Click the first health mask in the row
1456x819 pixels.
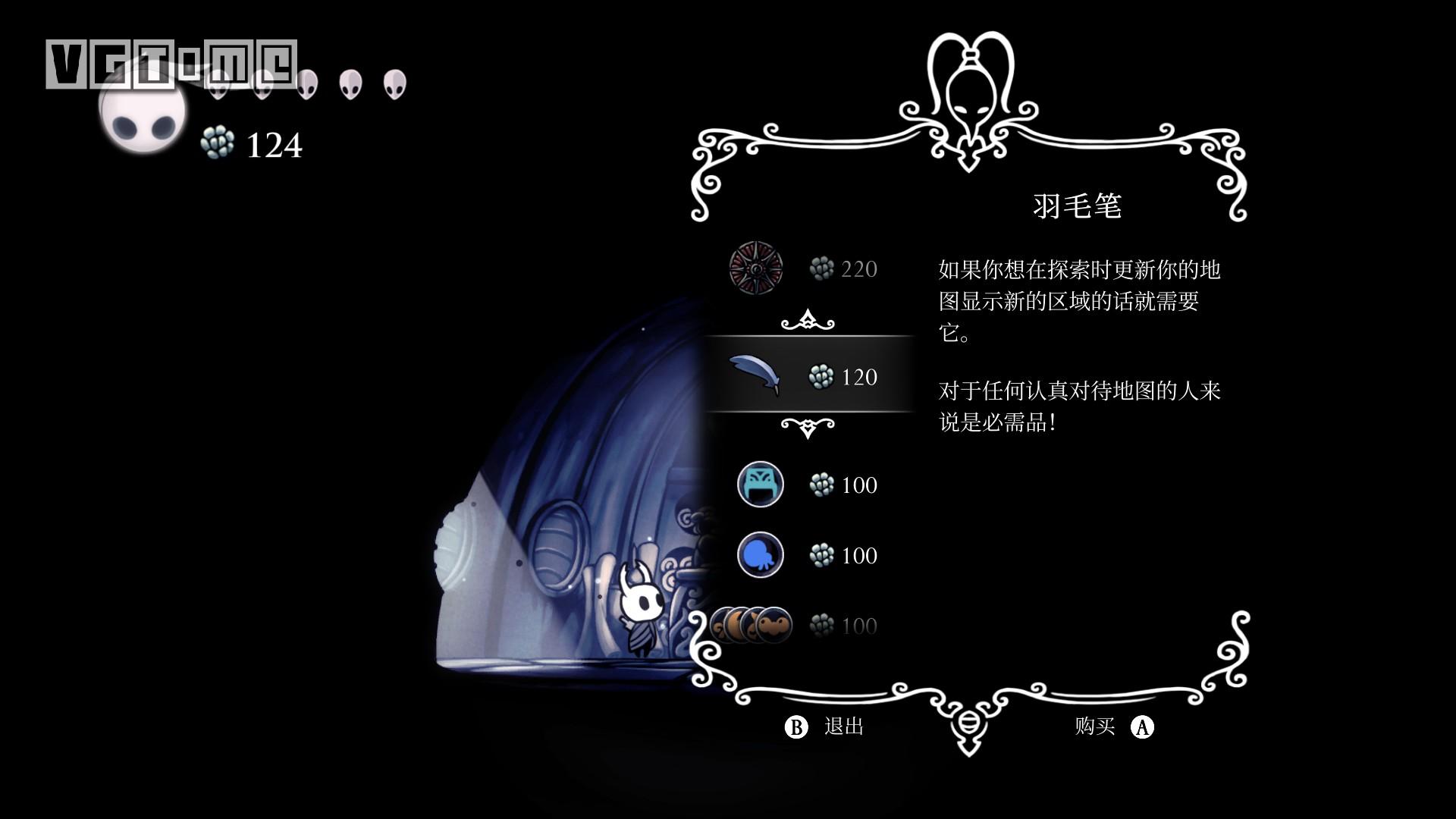pyautogui.click(x=220, y=86)
